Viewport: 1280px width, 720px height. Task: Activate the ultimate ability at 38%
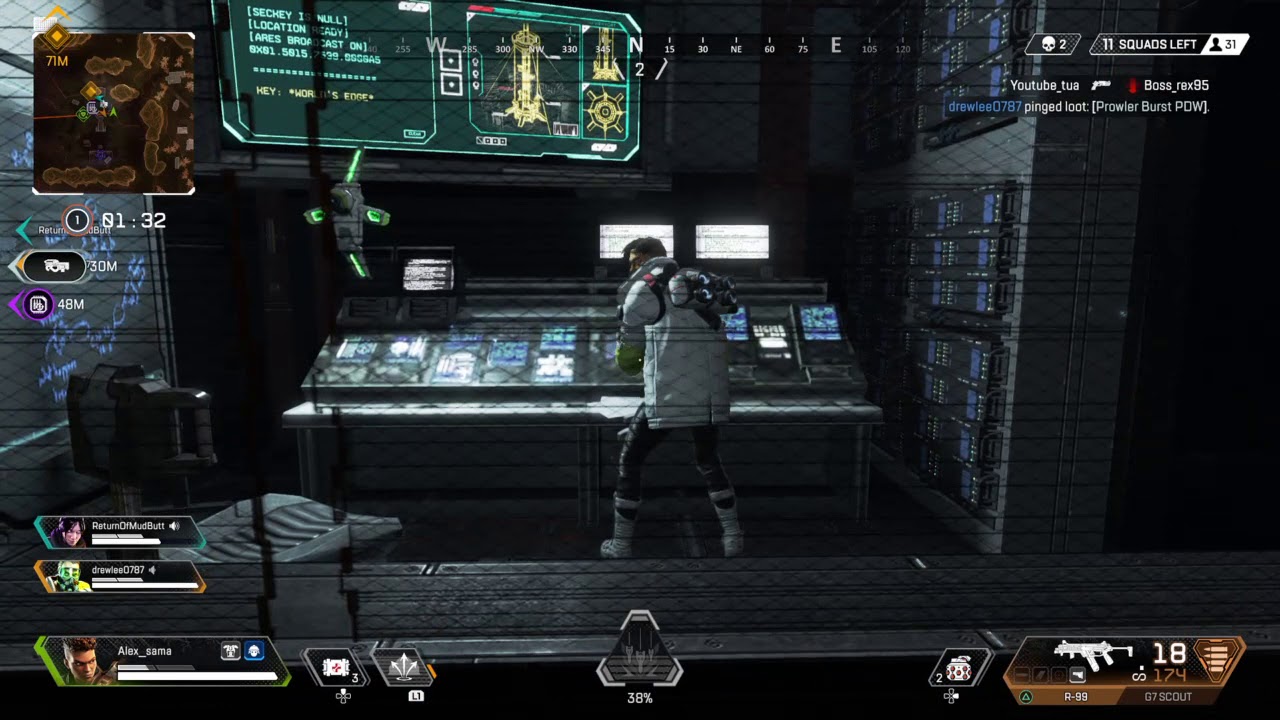pos(639,651)
